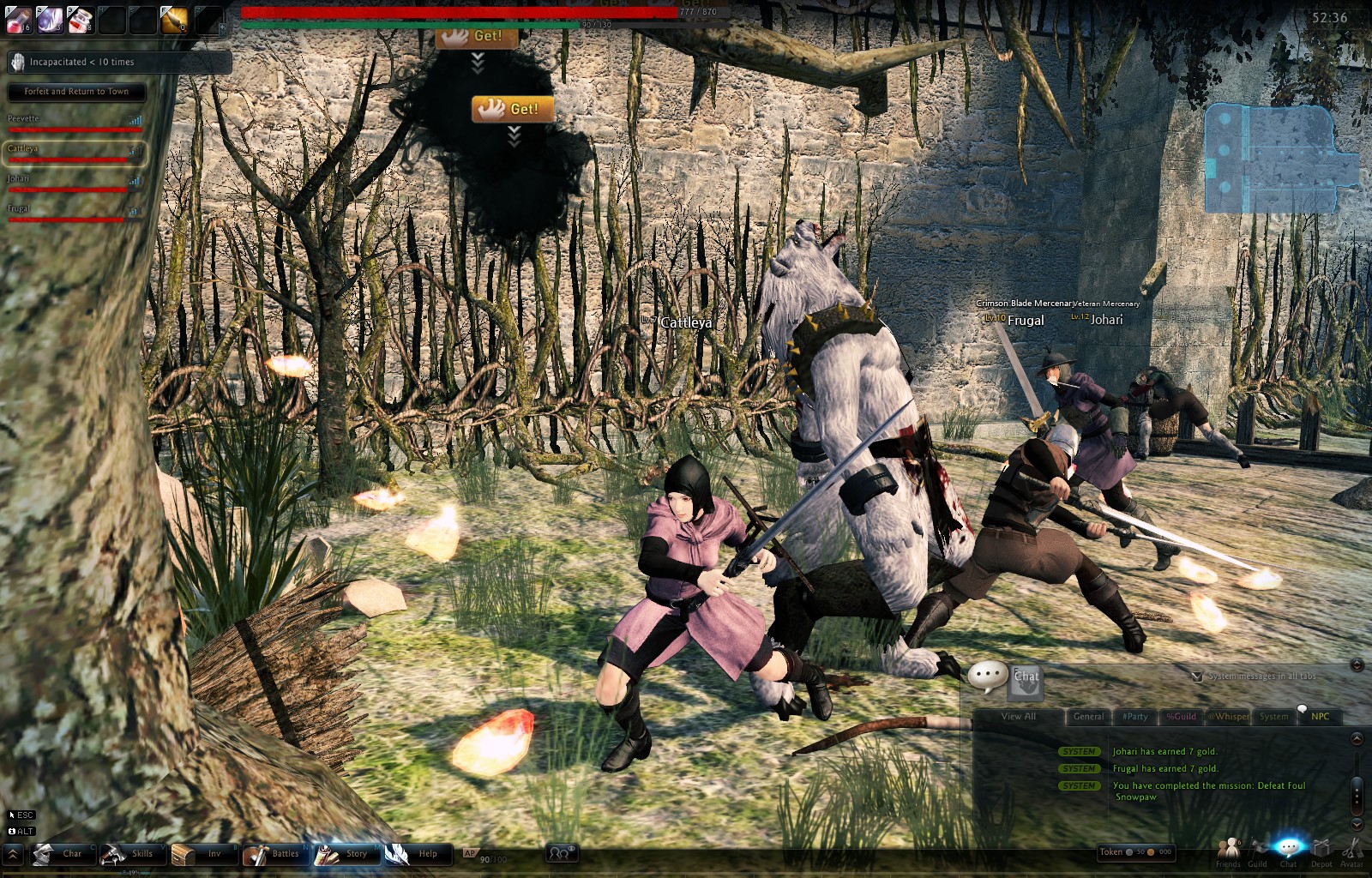
Task: Switch to the %Guild chat tab
Action: pyautogui.click(x=1181, y=717)
